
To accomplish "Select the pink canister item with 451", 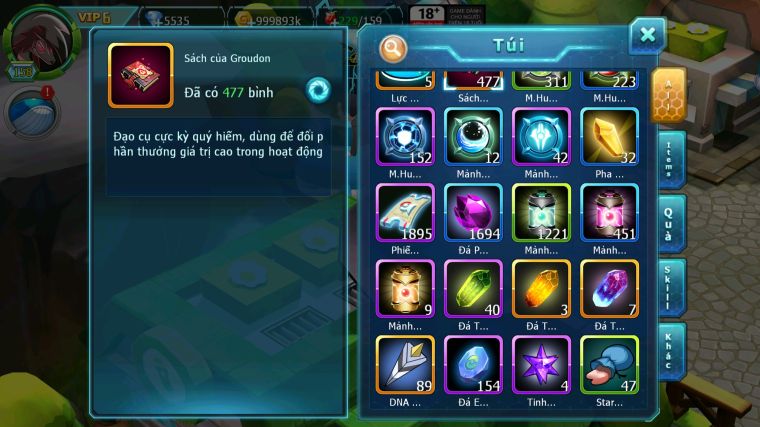I will click(609, 213).
